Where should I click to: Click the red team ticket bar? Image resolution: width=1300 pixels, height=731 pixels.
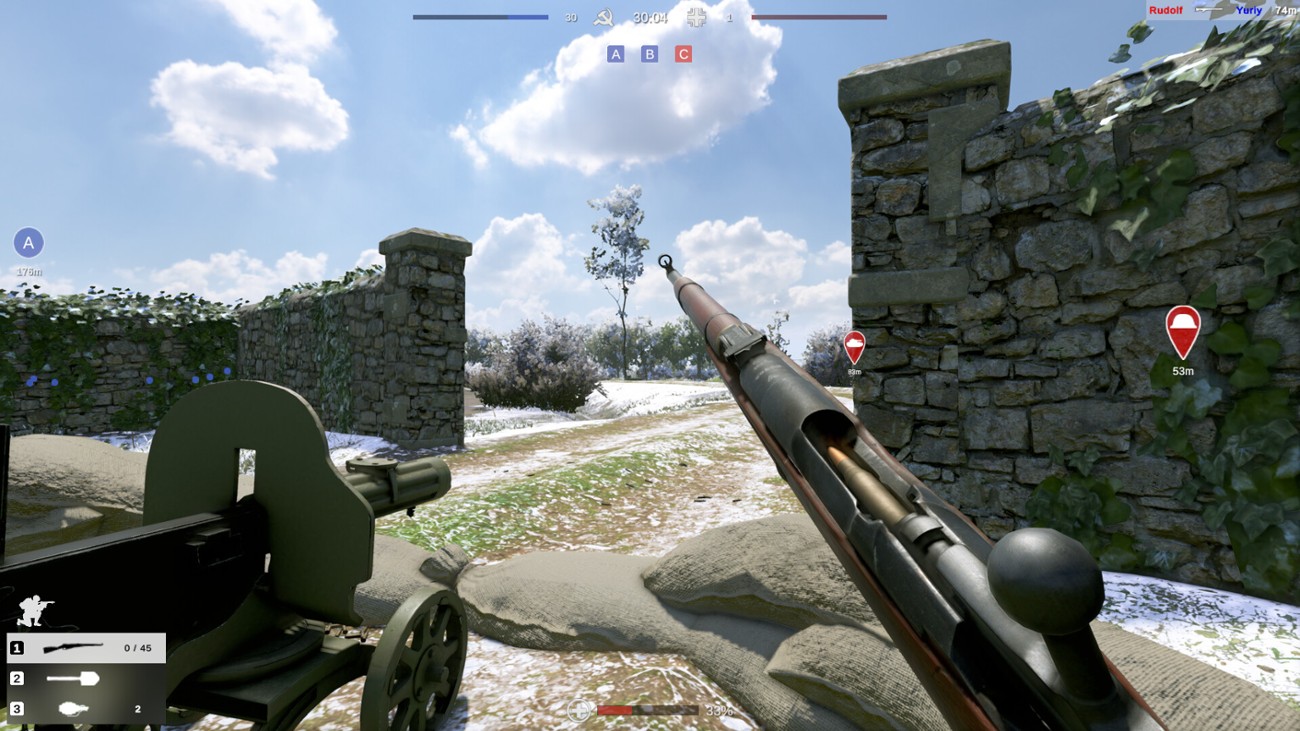pyautogui.click(x=820, y=16)
